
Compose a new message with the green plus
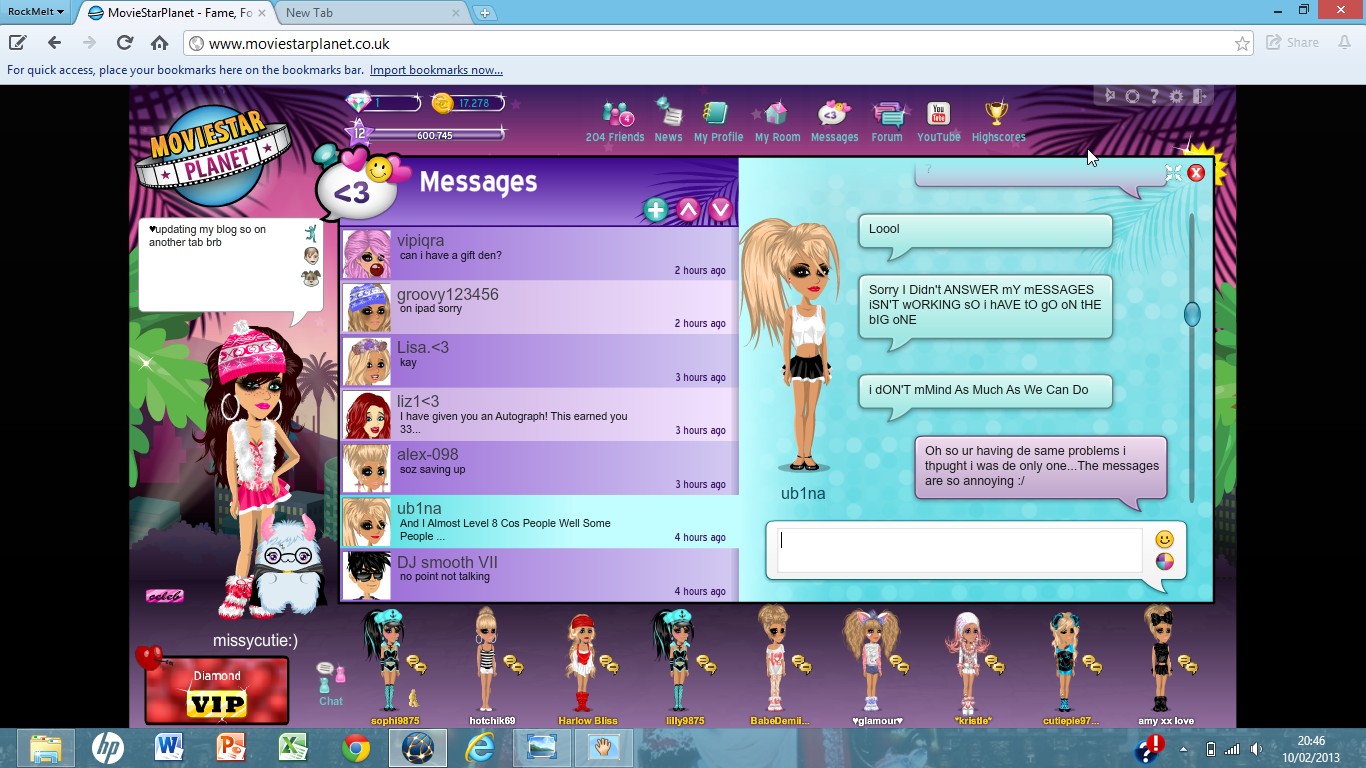[x=655, y=210]
